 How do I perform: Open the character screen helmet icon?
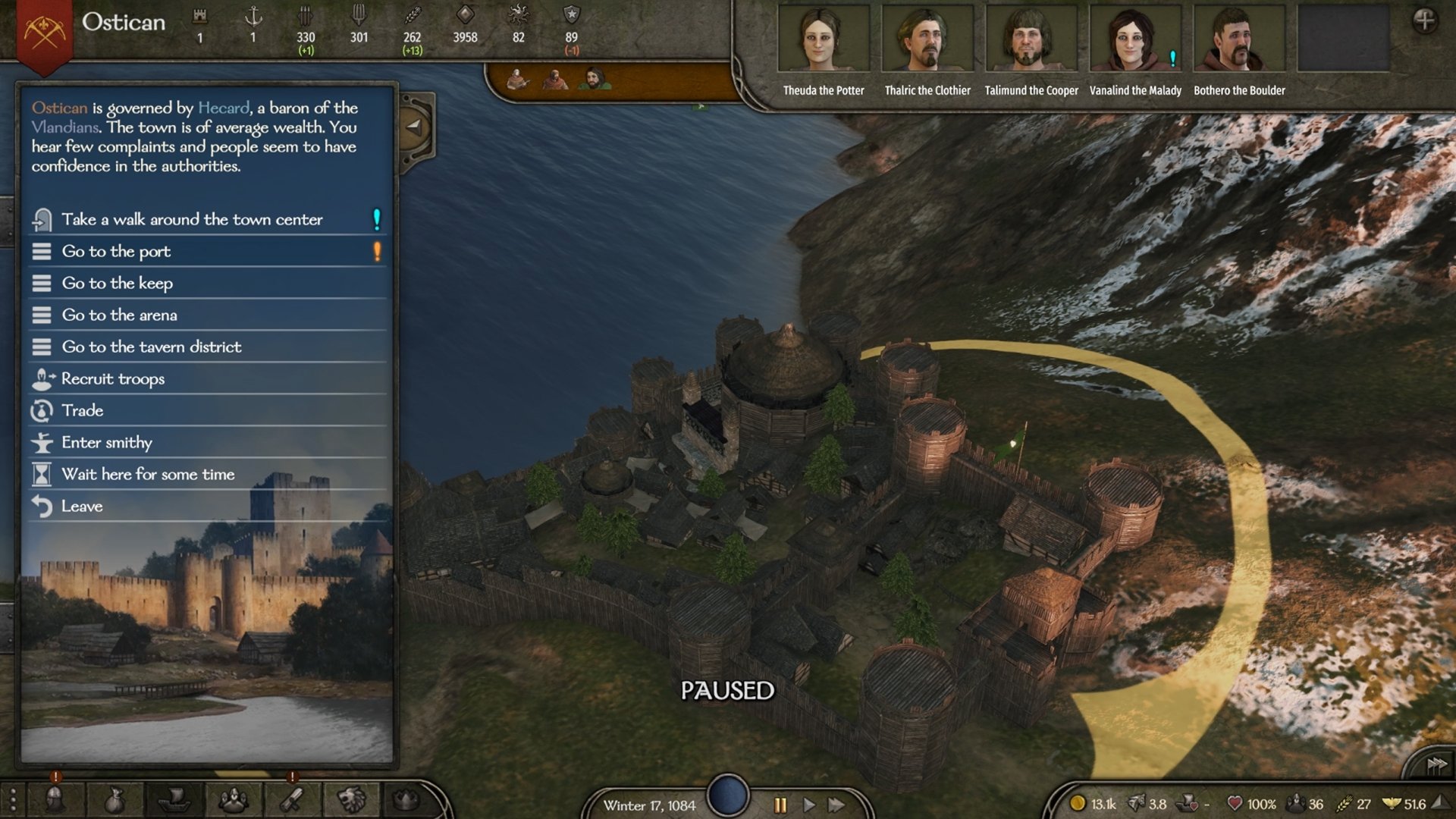point(55,800)
